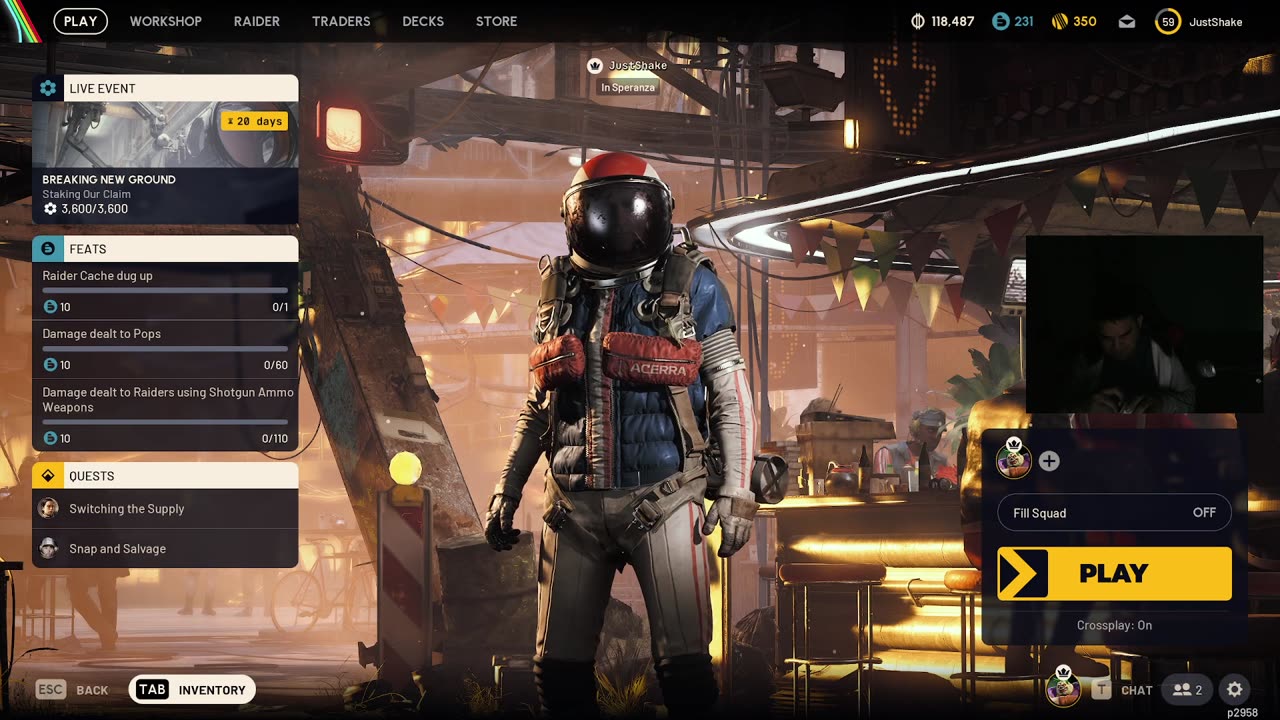Screen dimensions: 1280x720
Task: Open the Inventory button
Action: click(x=193, y=690)
